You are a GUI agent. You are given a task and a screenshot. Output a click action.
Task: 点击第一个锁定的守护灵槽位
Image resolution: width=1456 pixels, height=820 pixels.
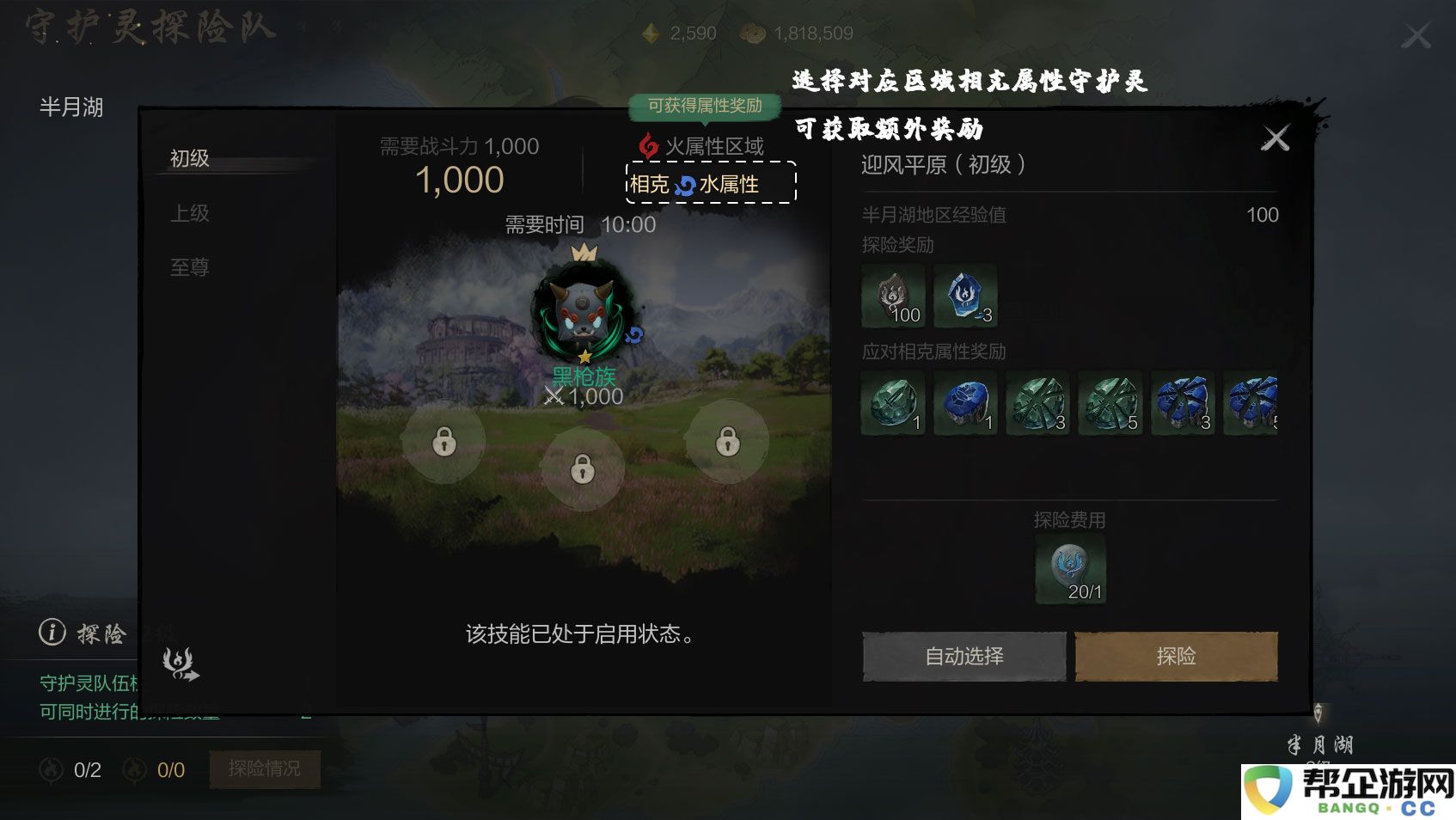[x=444, y=440]
